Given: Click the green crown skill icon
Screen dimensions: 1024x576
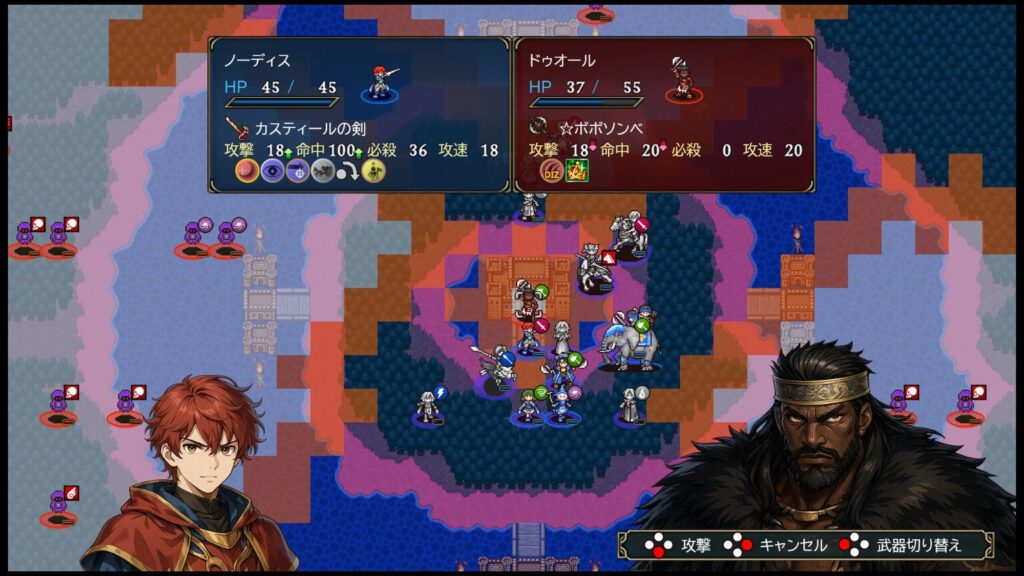Looking at the screenshot, I should (577, 172).
